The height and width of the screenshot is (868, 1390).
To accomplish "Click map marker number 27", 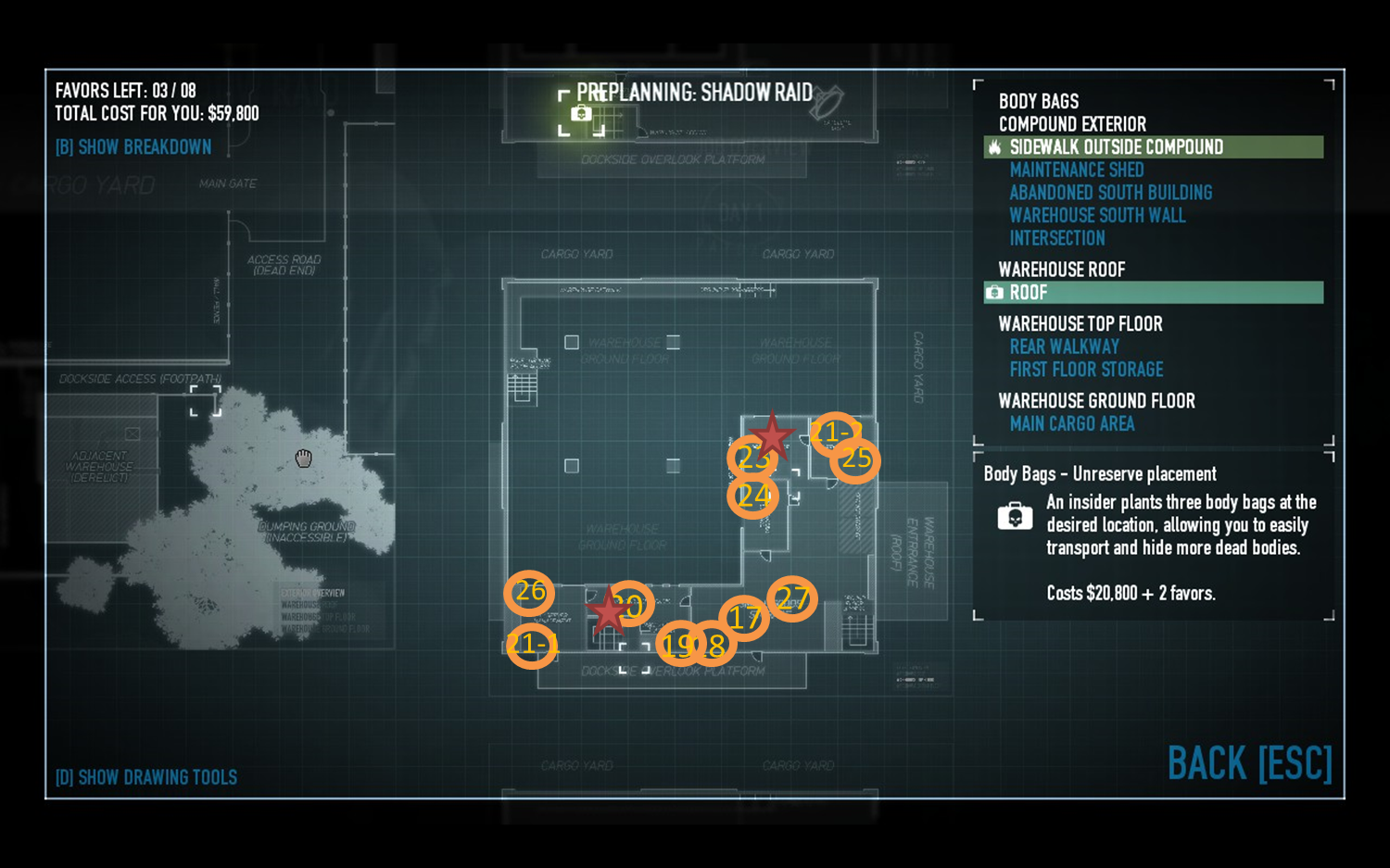I will click(x=792, y=598).
